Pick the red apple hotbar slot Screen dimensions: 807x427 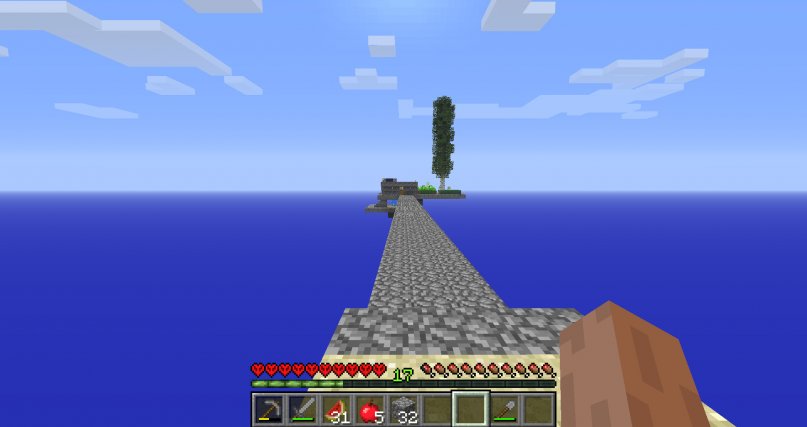tap(369, 409)
